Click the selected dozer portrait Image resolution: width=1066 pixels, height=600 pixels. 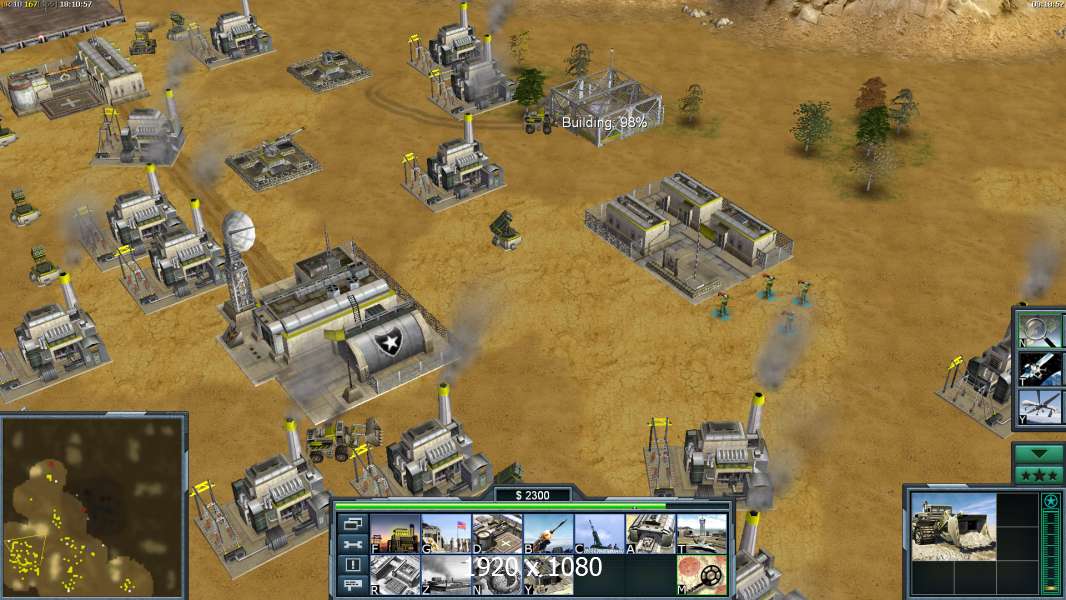click(x=954, y=525)
